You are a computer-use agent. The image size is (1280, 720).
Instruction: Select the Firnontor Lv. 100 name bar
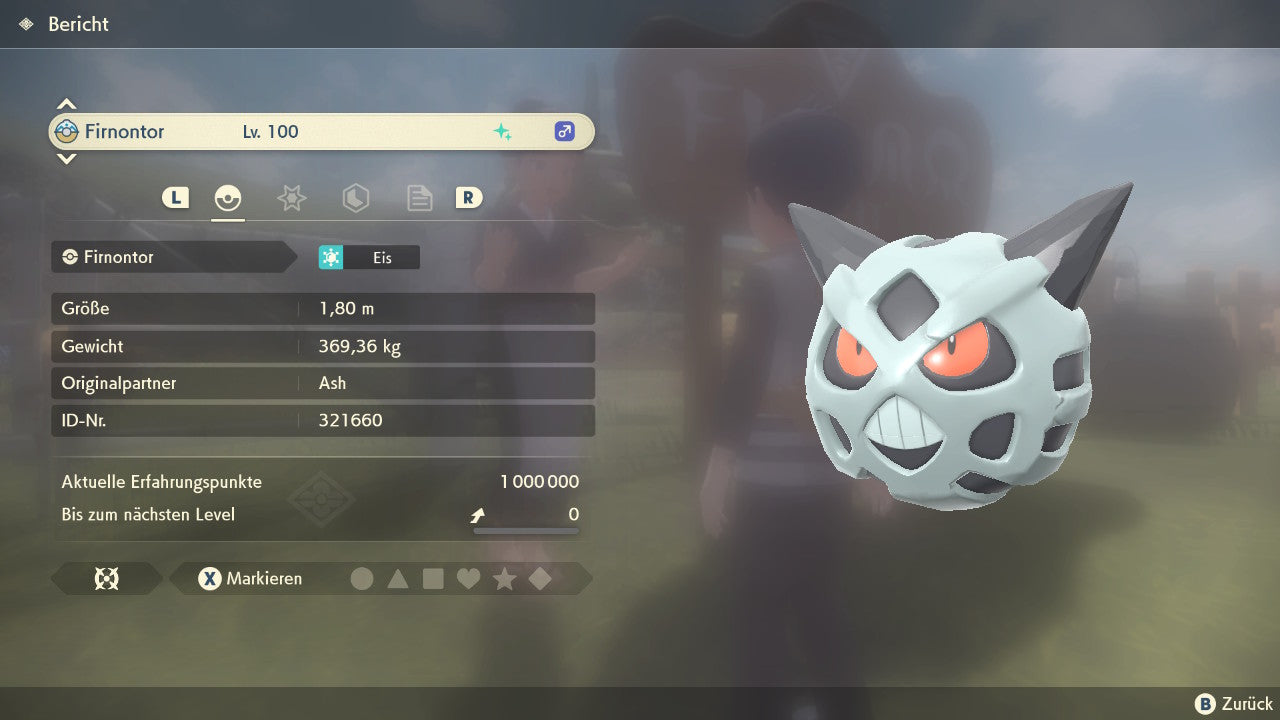321,132
